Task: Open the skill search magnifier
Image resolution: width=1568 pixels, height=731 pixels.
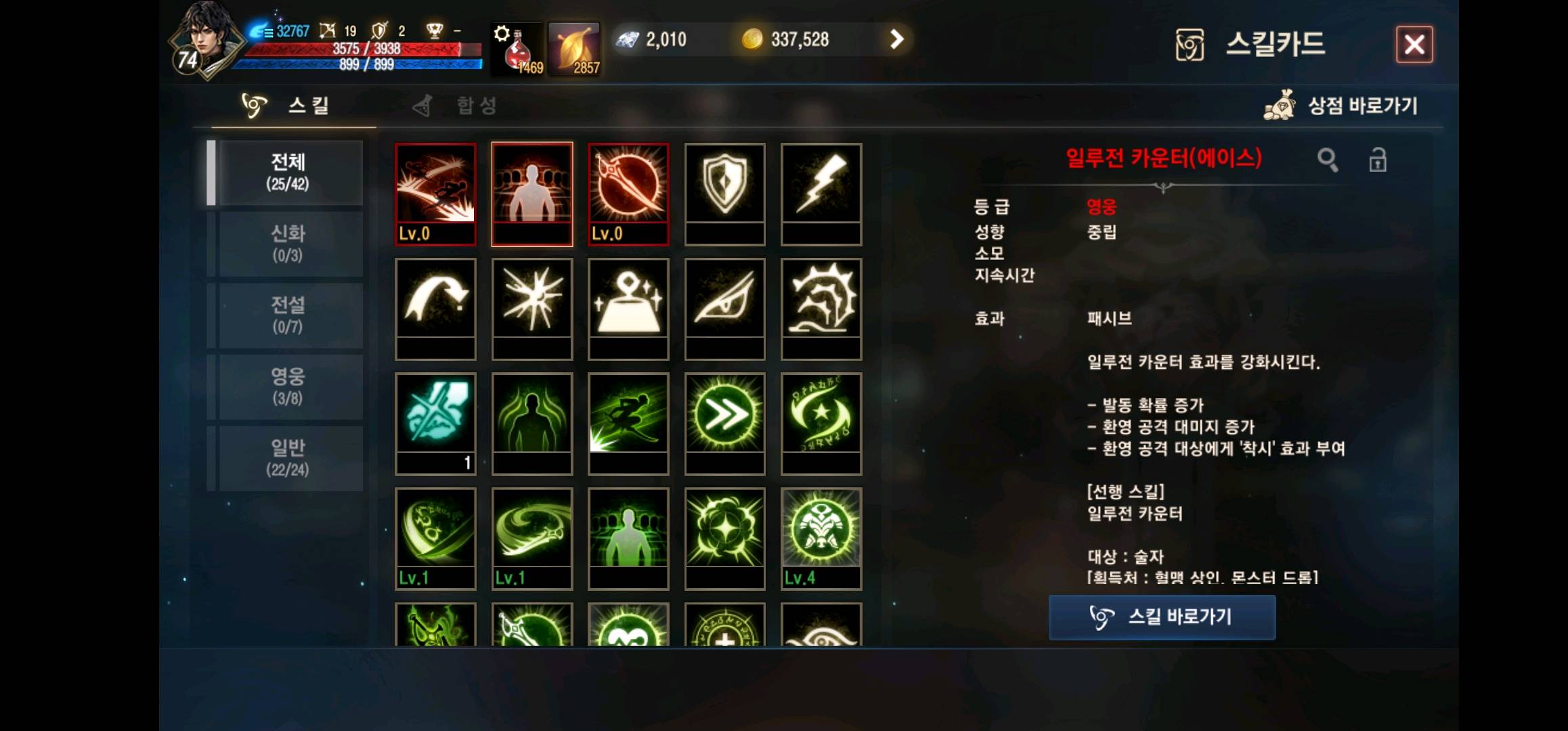Action: pos(1328,160)
